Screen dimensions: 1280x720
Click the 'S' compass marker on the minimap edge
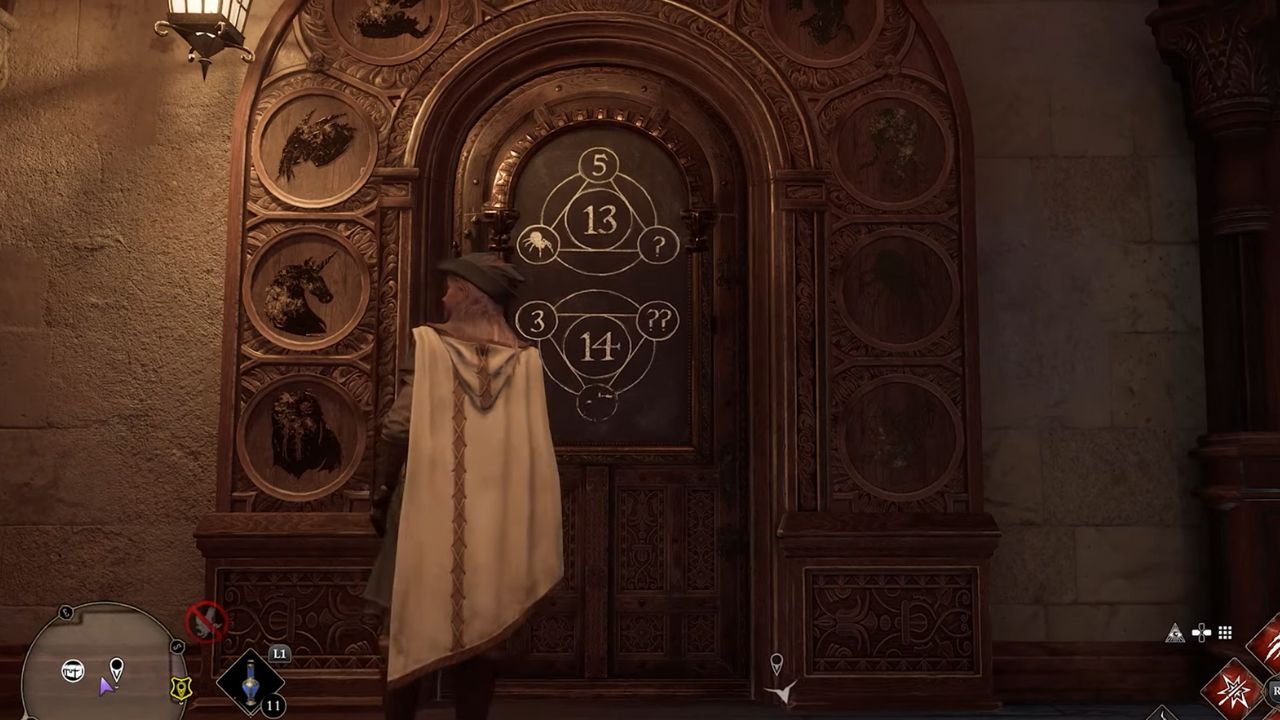point(177,648)
